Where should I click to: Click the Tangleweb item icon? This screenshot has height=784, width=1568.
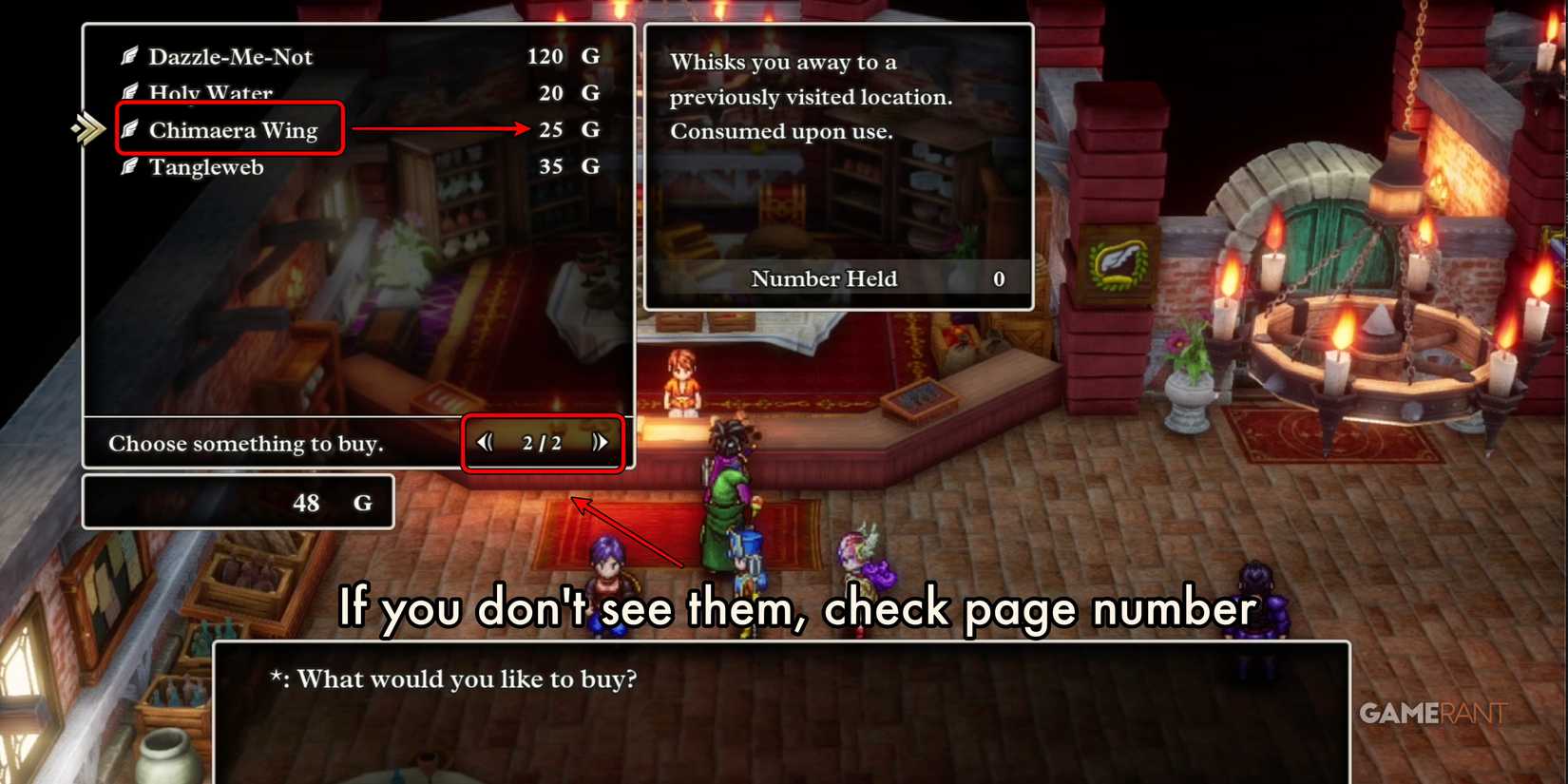coord(132,166)
